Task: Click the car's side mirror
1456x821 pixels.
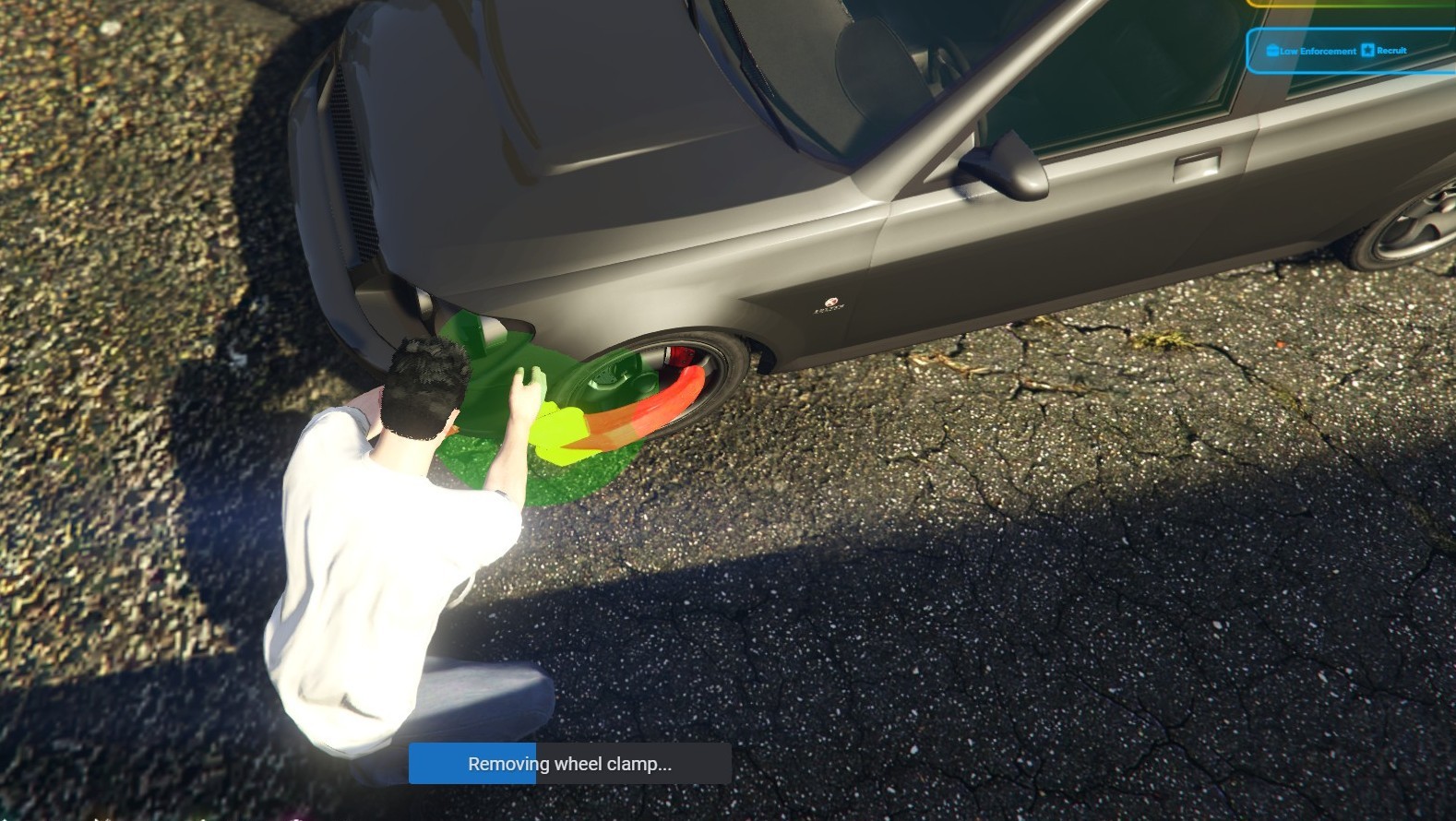Action: coord(1001,166)
